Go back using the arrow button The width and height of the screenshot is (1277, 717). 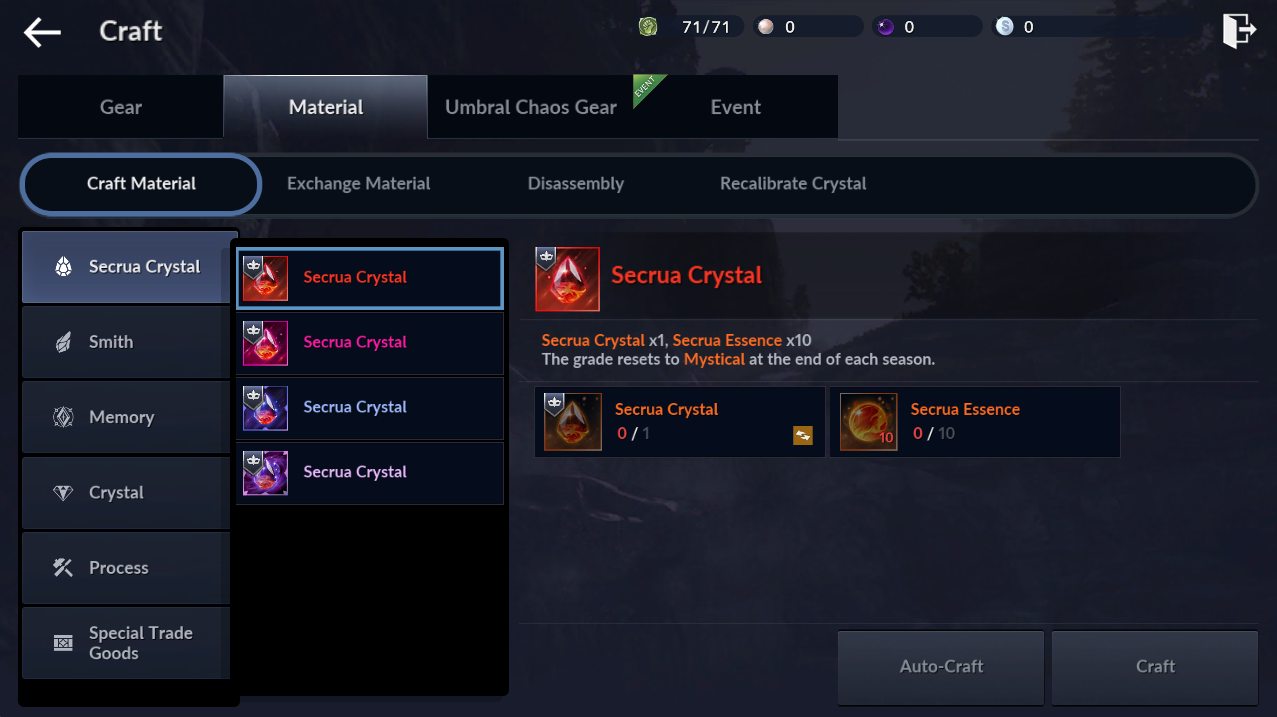click(43, 32)
